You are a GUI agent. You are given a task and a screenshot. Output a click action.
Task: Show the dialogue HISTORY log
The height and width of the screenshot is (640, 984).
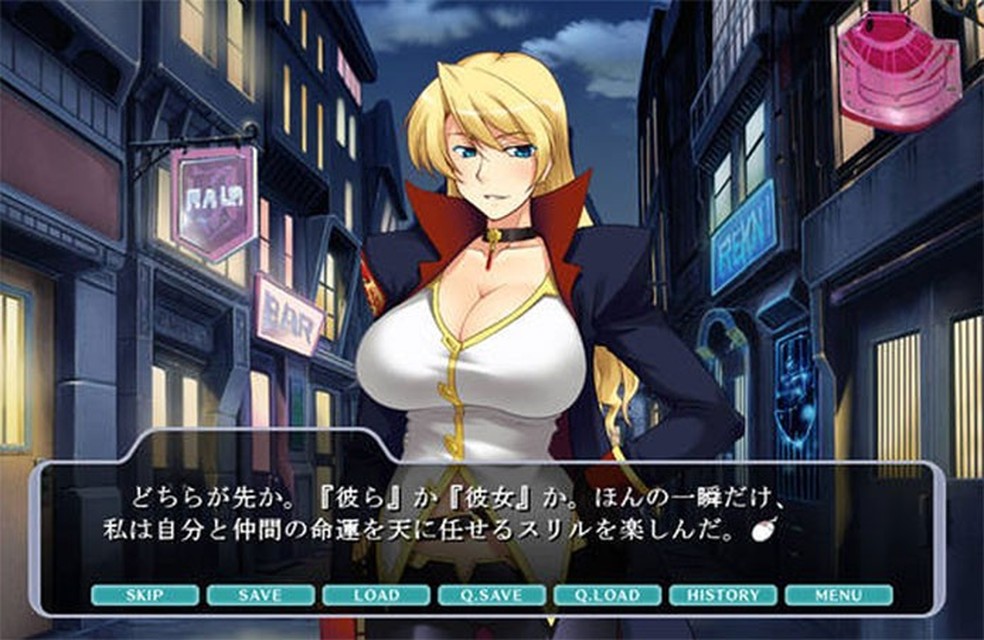tap(723, 595)
